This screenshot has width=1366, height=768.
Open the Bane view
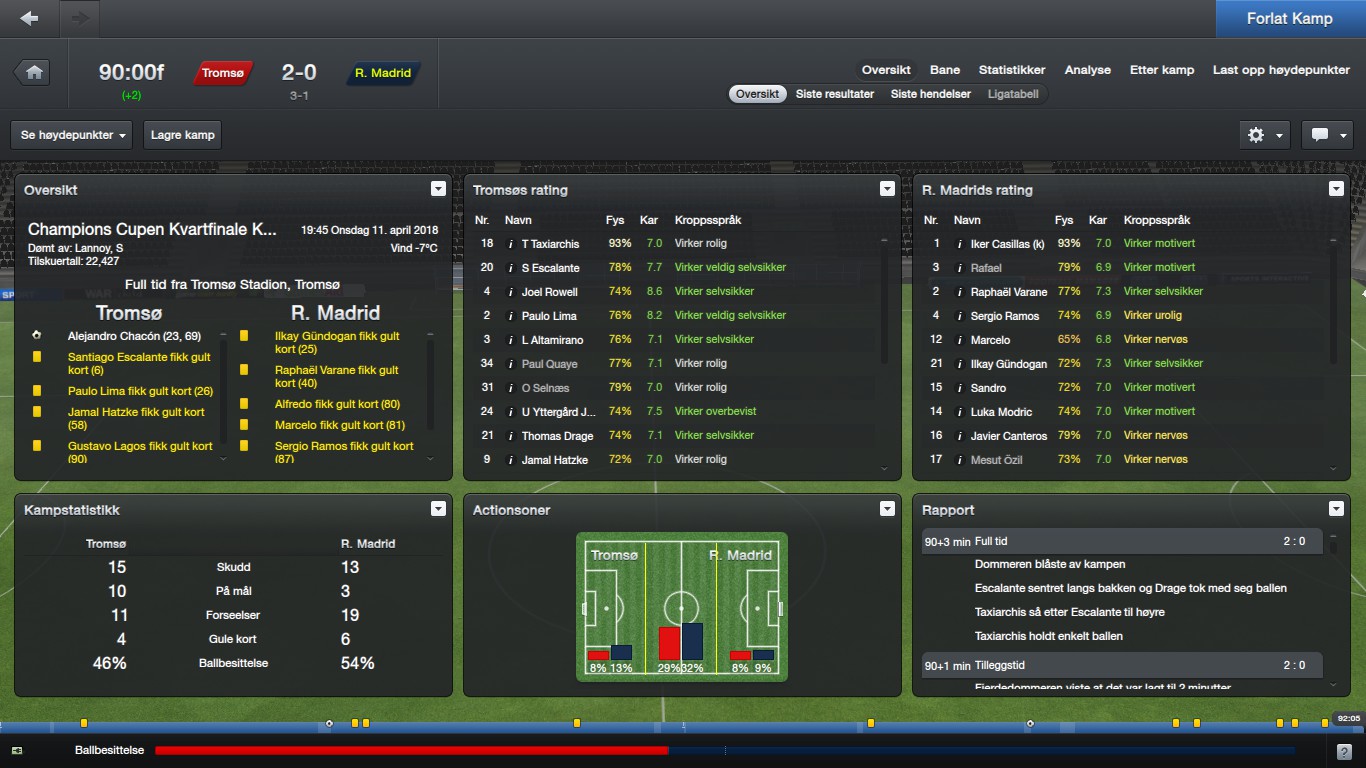pos(945,70)
